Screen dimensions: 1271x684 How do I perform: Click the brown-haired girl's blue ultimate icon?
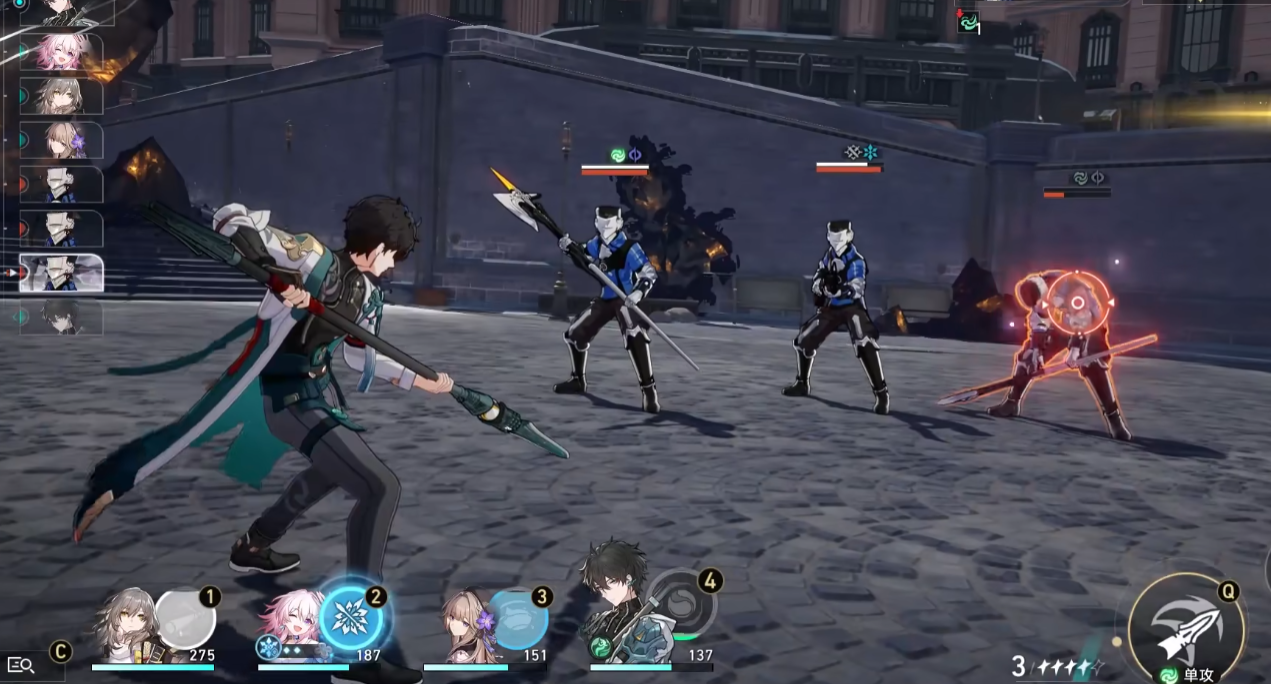click(518, 619)
